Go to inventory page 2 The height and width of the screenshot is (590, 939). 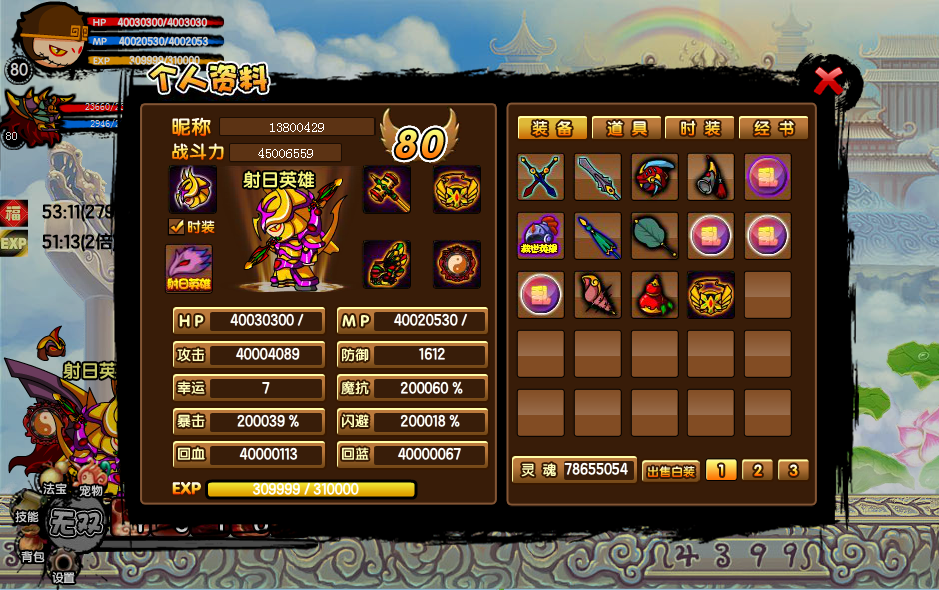[x=757, y=470]
